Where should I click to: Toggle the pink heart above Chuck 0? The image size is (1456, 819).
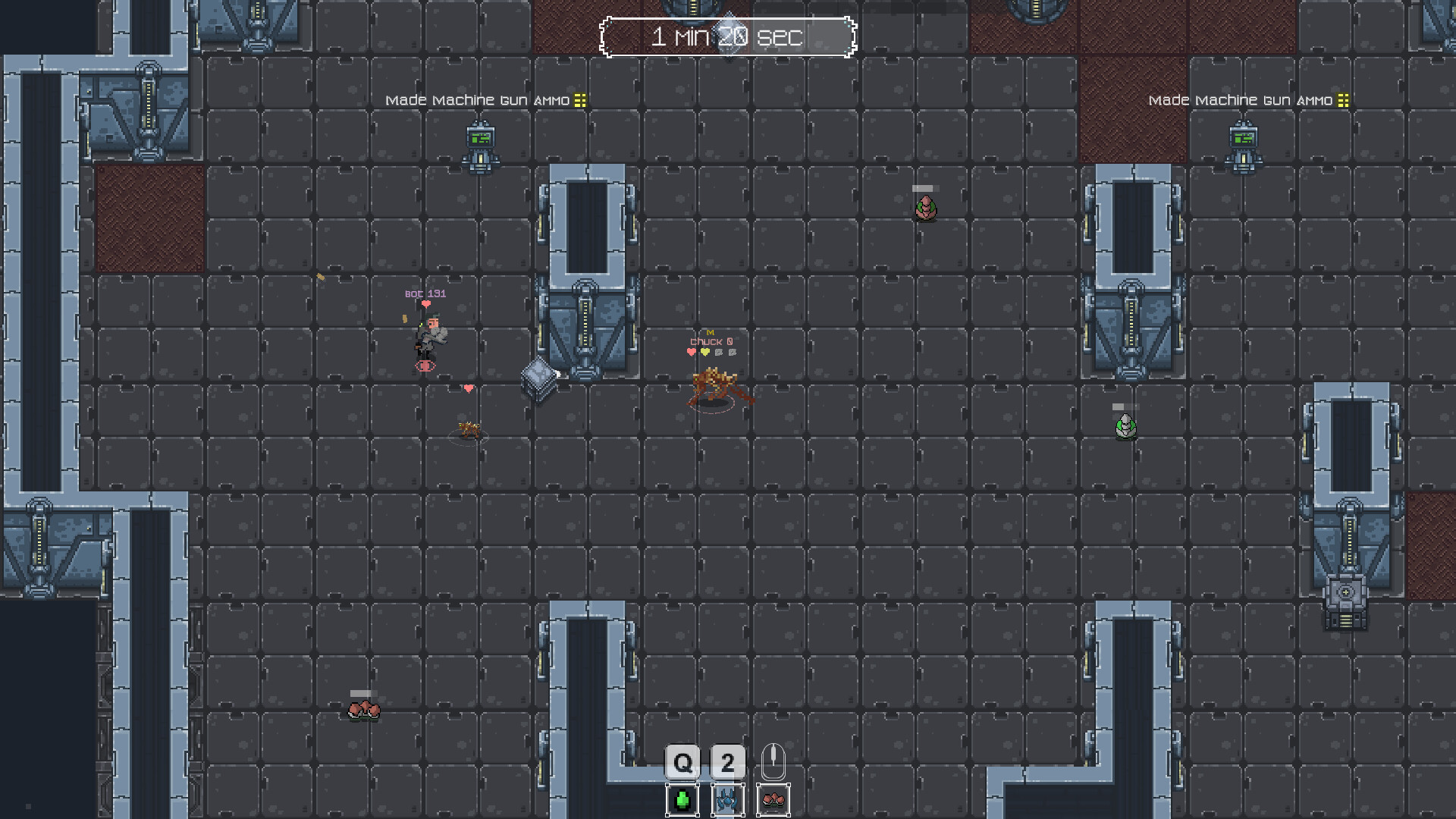(x=691, y=352)
